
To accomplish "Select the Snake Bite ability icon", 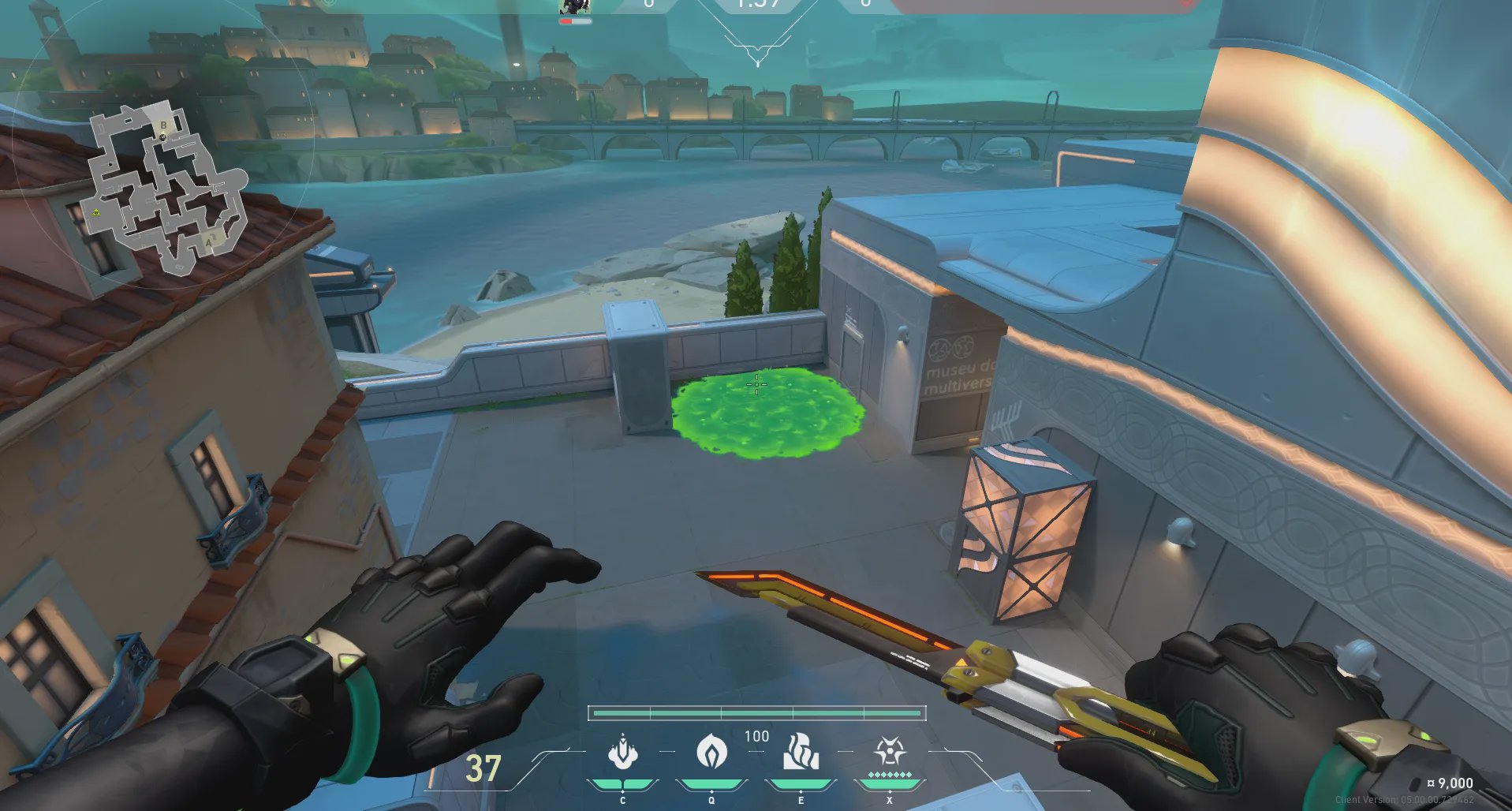I will 623,752.
